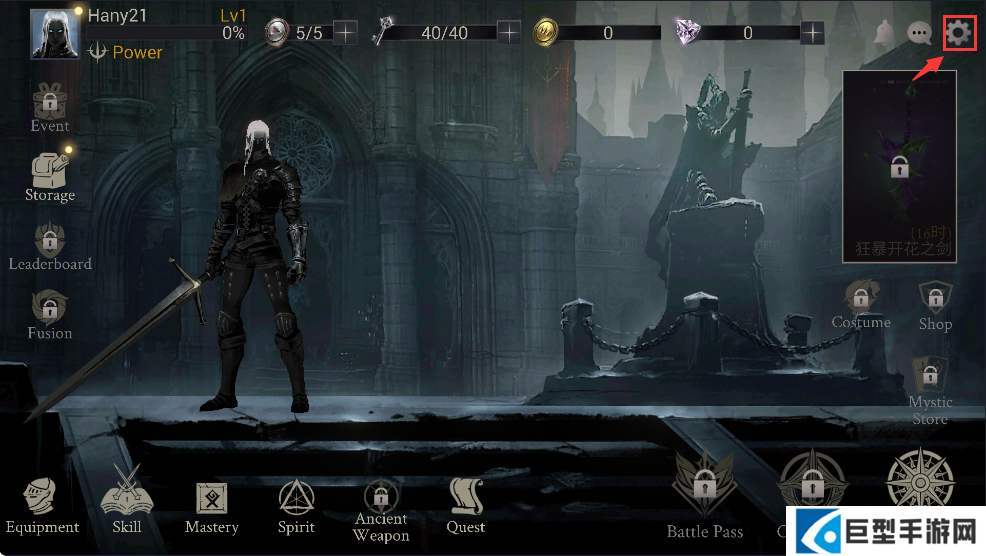Select the locked Leaderboard icon
The width and height of the screenshot is (986, 556).
49,240
